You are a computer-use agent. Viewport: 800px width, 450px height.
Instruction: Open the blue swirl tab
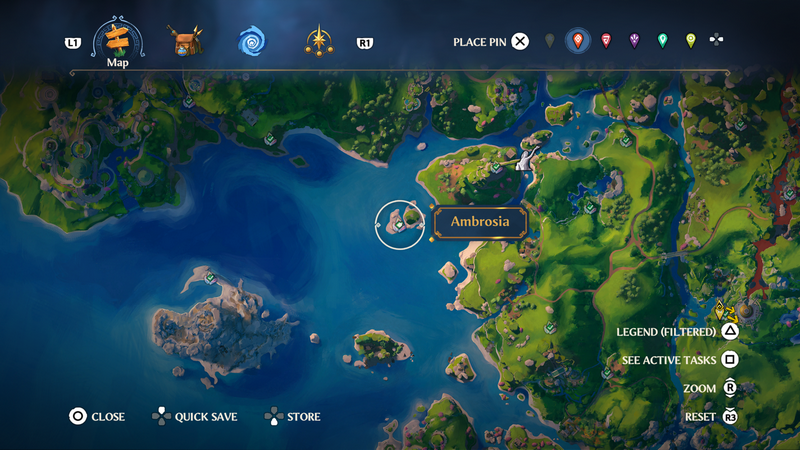(x=252, y=41)
